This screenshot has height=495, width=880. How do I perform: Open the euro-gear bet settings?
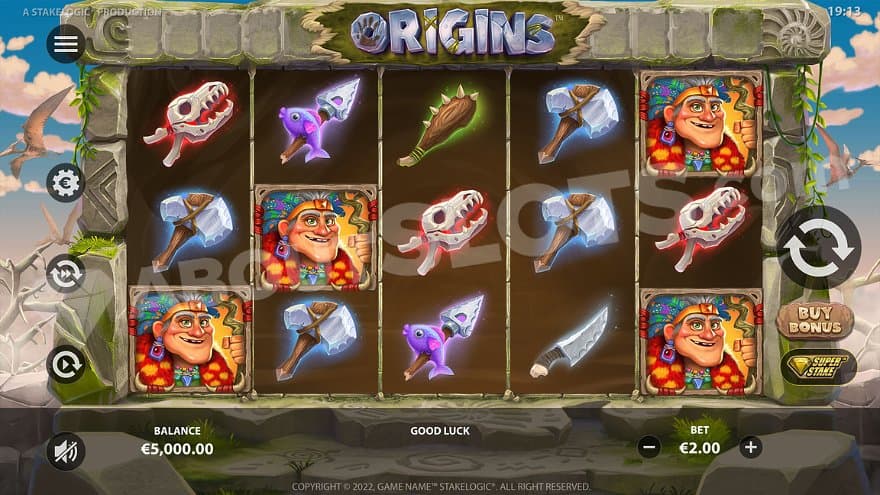coord(65,183)
